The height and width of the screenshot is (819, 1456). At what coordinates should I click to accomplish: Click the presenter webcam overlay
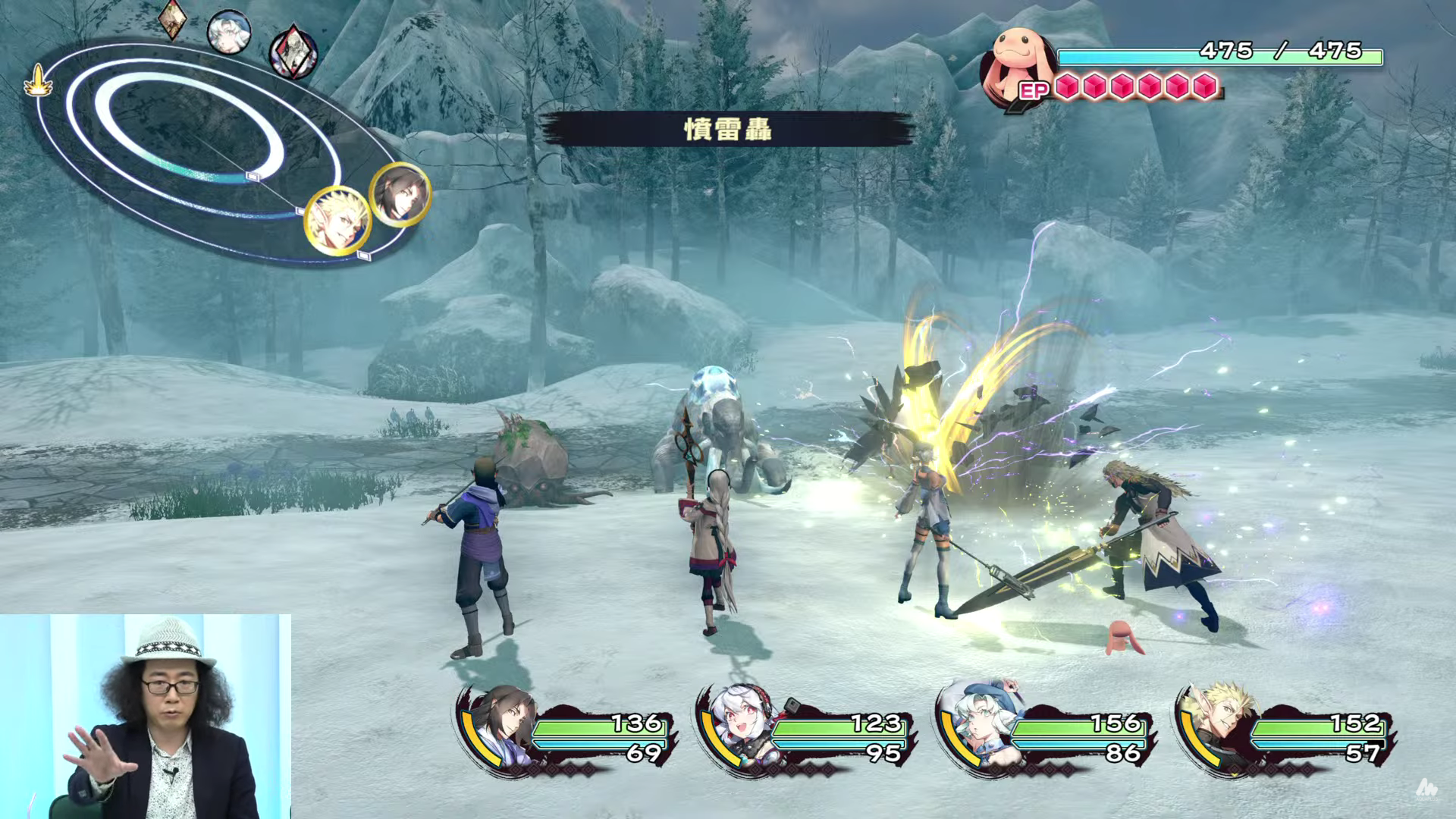point(146,716)
